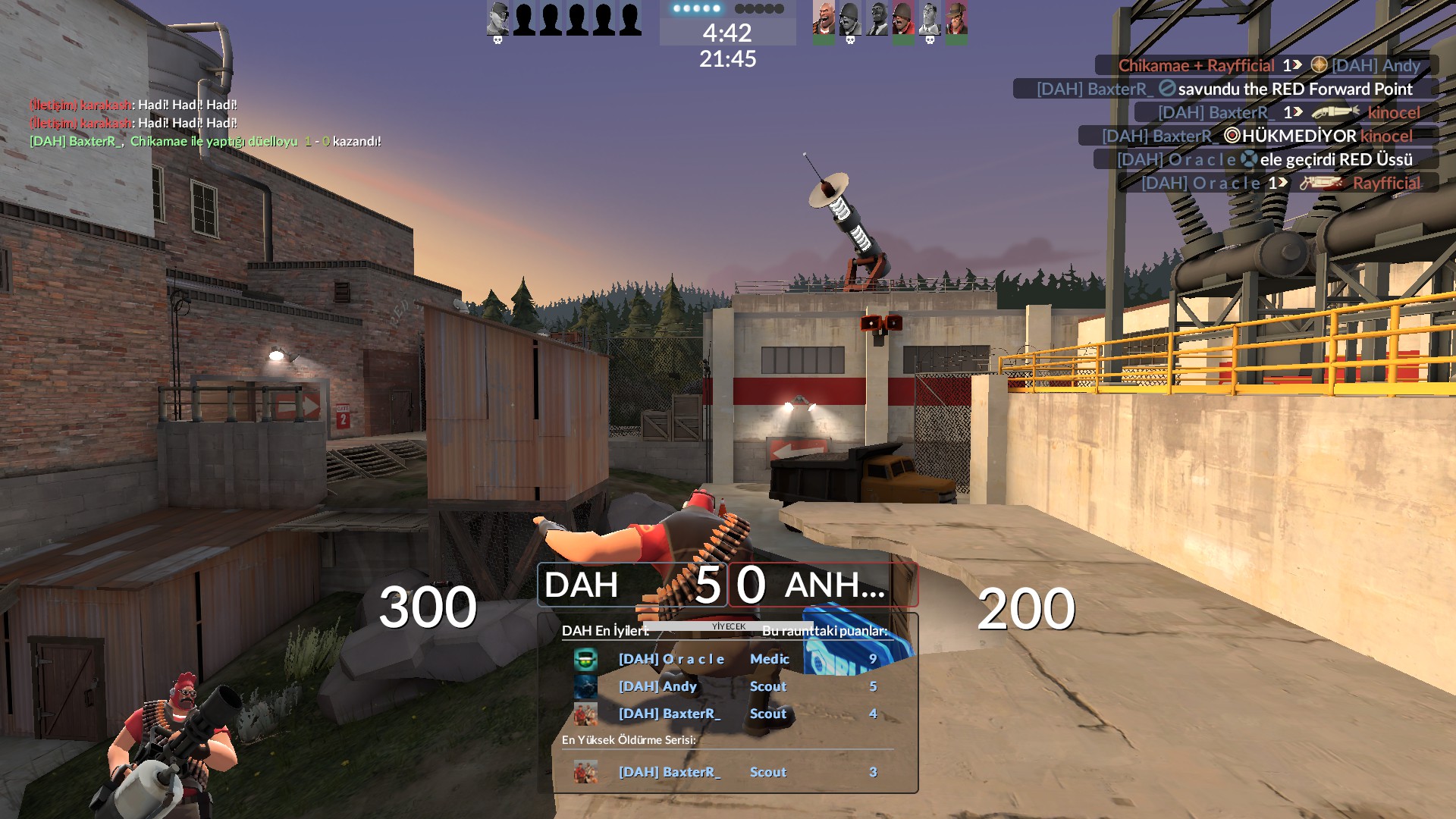The width and height of the screenshot is (1456, 819).
Task: Click [DAH] Oracle's avatar in the win panel
Action: click(585, 659)
